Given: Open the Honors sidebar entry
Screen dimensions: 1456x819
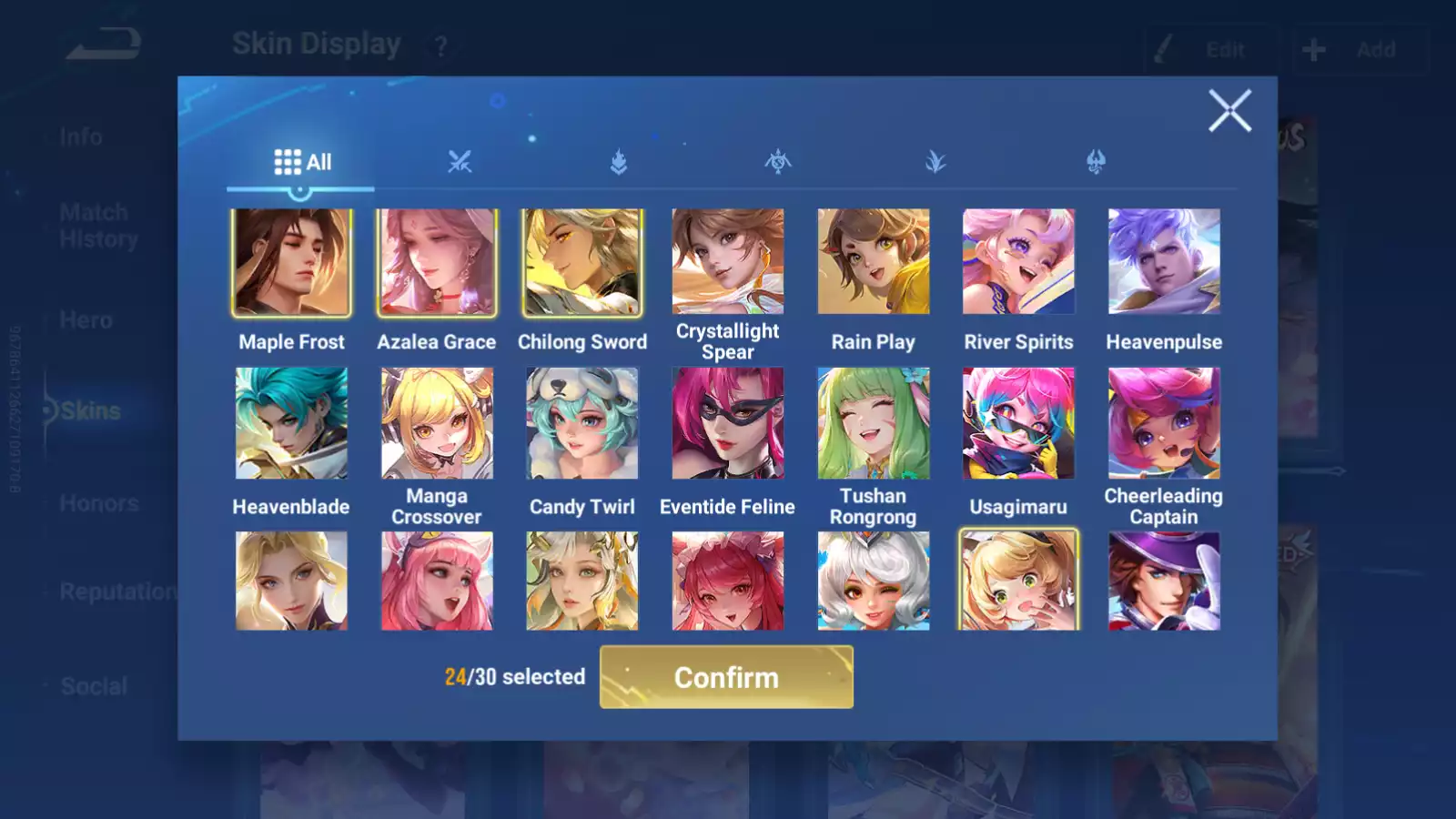Looking at the screenshot, I should [98, 502].
